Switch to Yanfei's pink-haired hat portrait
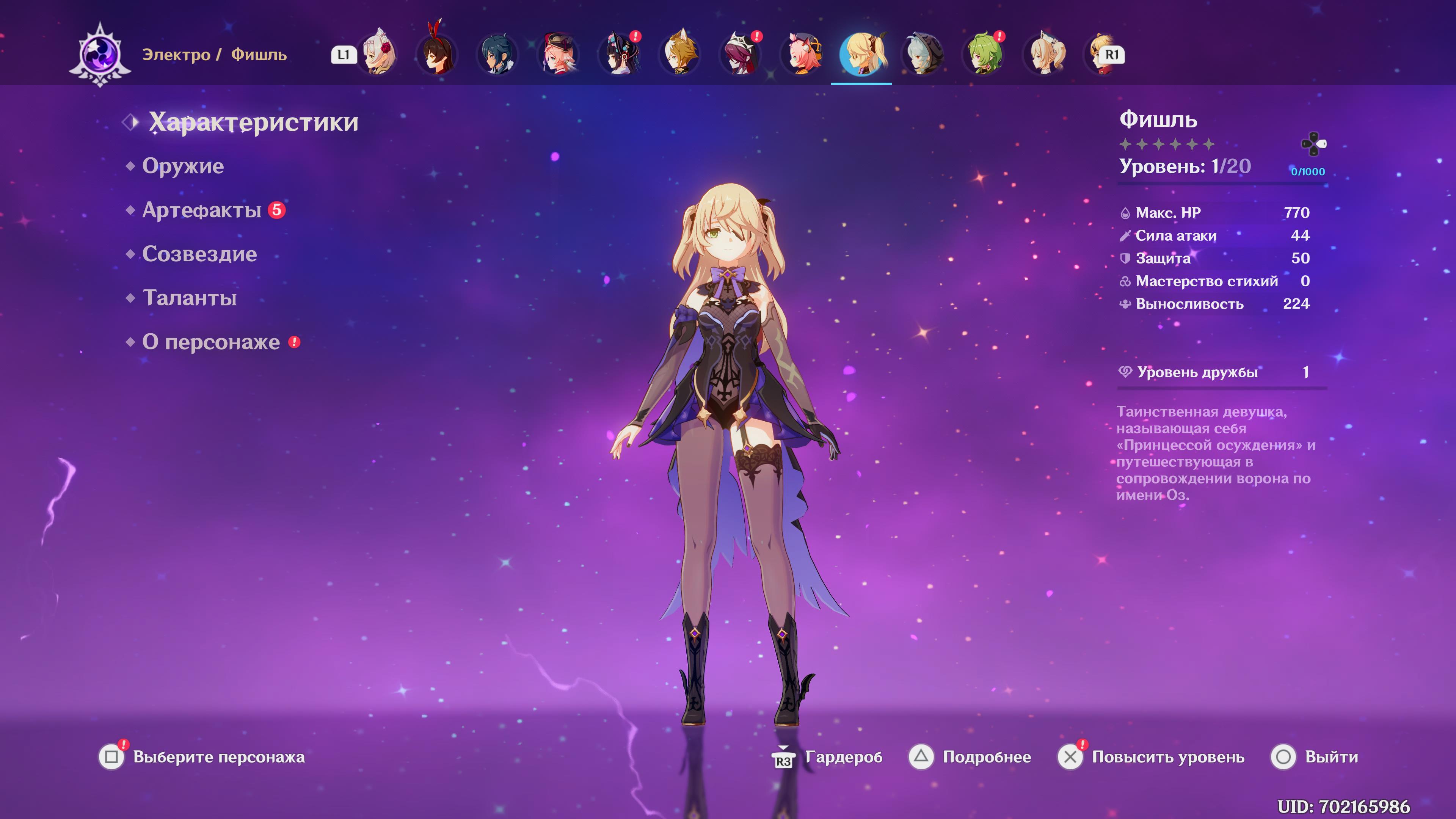This screenshot has height=819, width=1456. (x=559, y=55)
